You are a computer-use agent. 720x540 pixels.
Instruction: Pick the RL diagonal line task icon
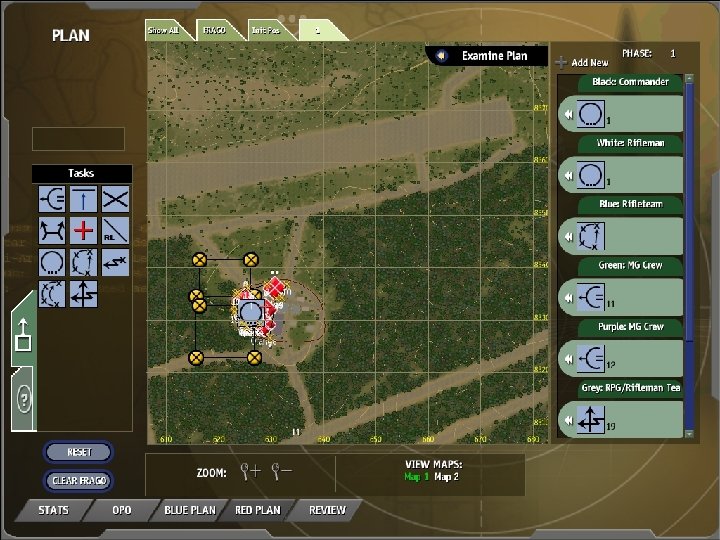coord(116,231)
